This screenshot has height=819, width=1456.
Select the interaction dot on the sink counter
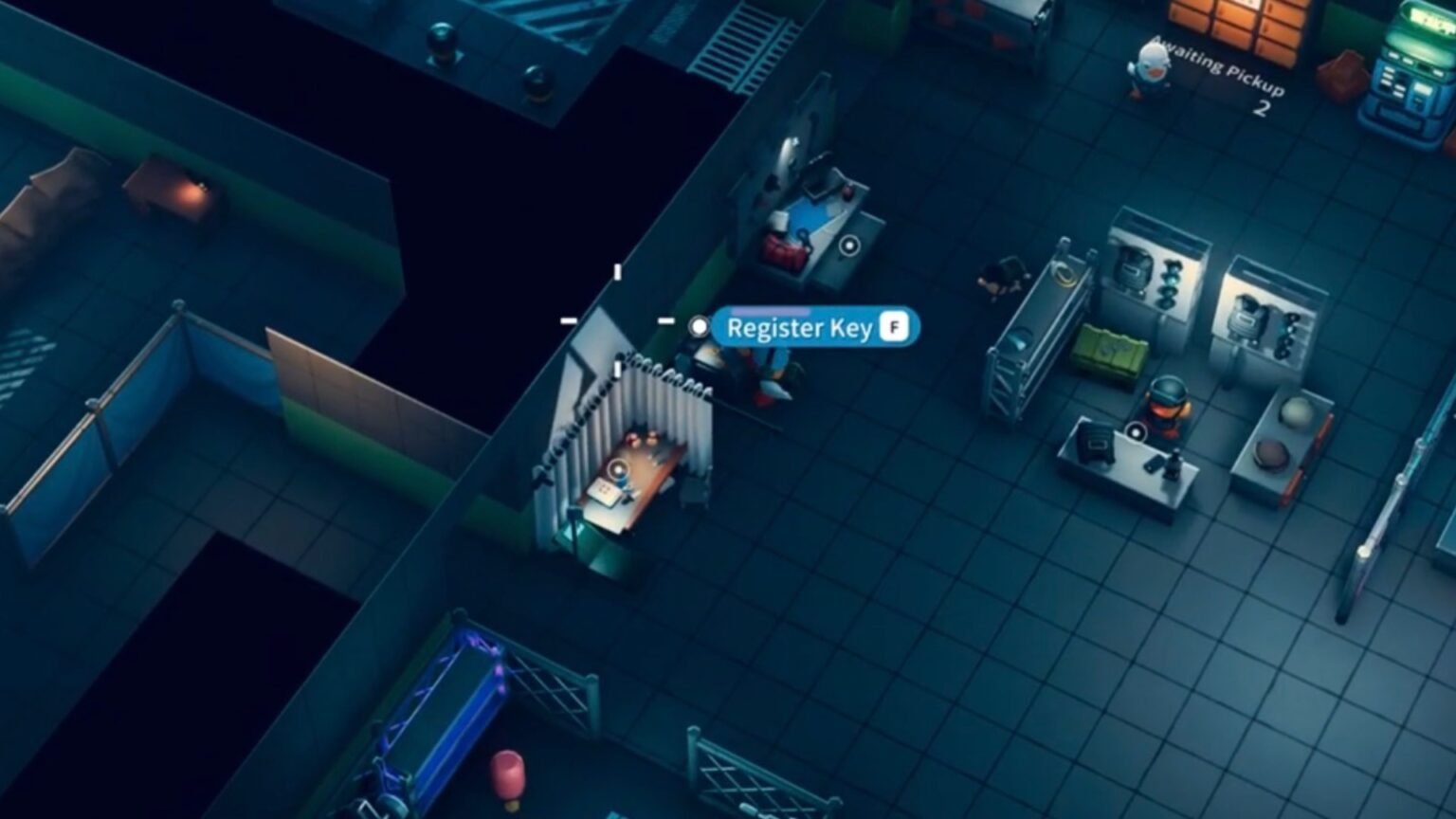coord(849,246)
